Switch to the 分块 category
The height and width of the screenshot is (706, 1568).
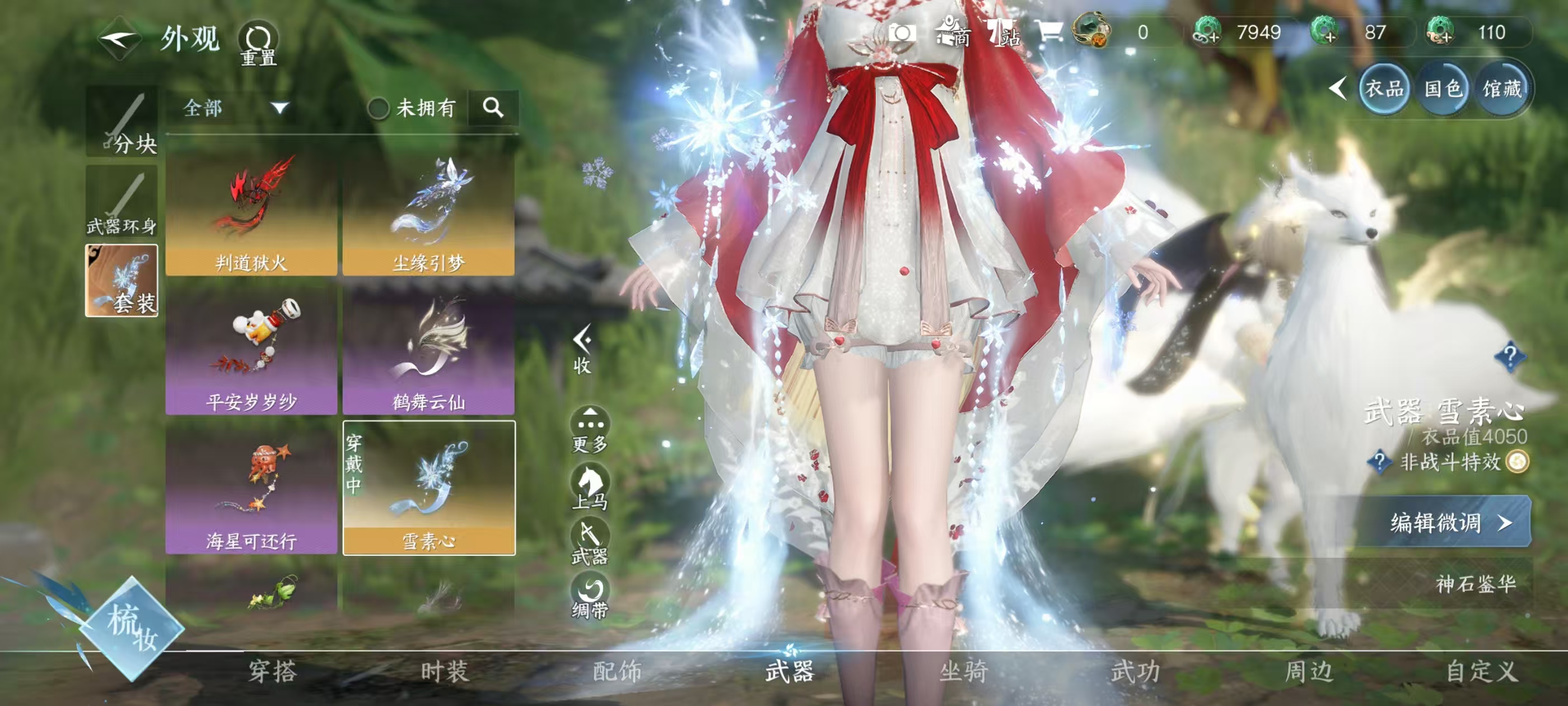coord(122,122)
